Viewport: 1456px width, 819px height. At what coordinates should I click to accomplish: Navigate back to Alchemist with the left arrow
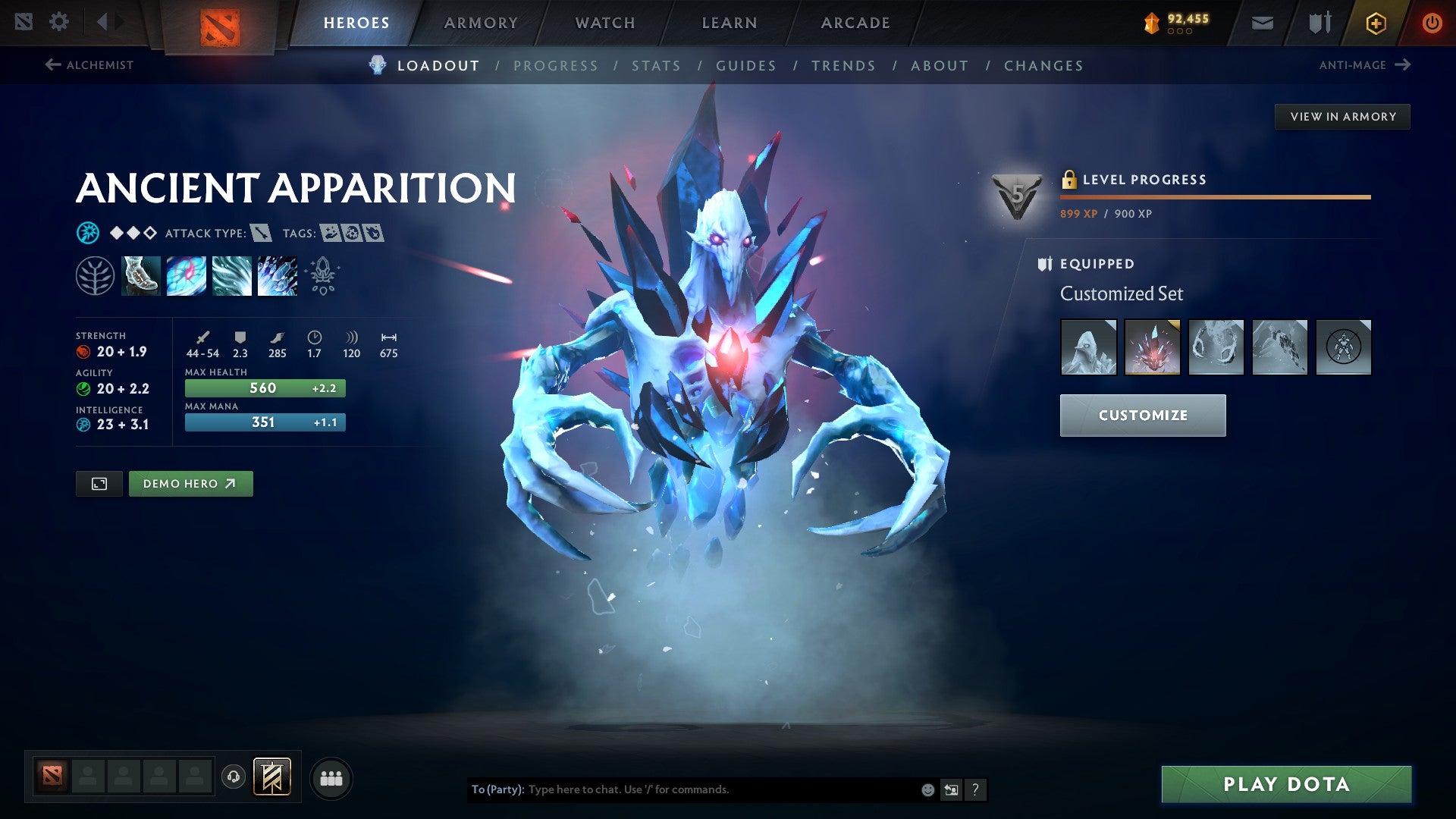pyautogui.click(x=52, y=65)
